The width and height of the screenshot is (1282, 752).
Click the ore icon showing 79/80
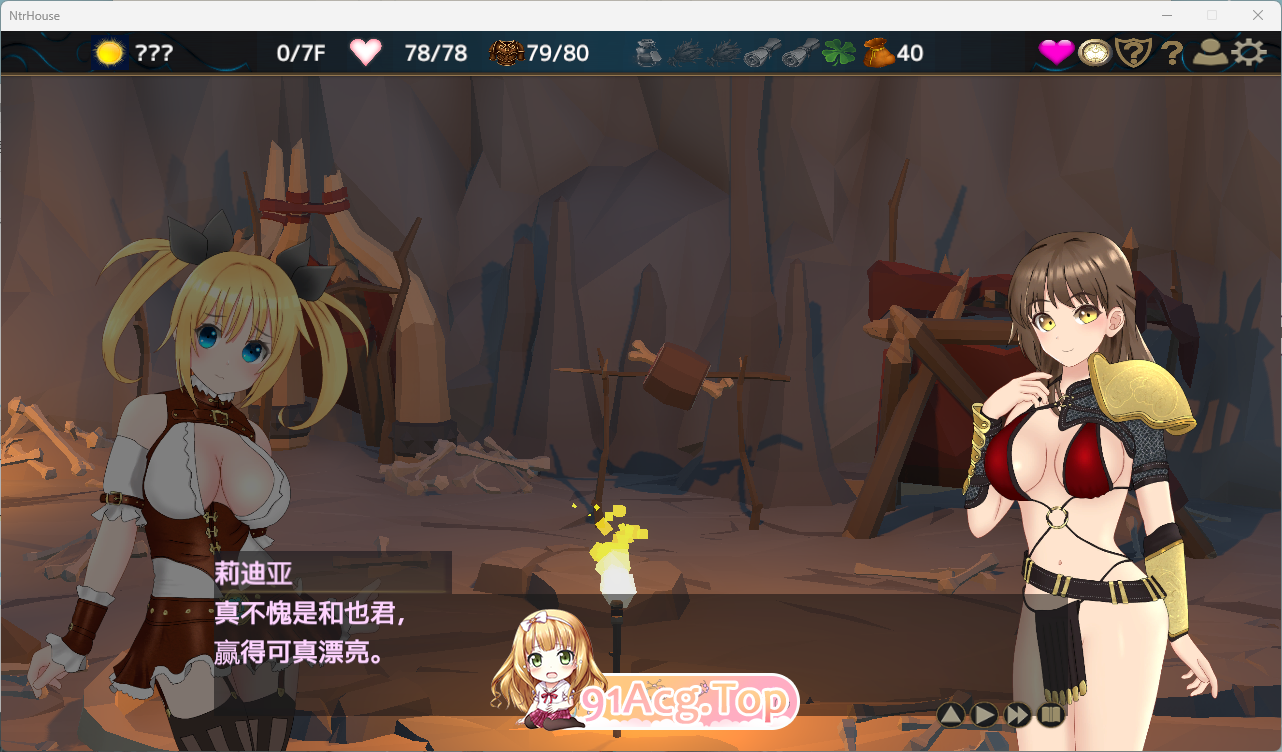point(505,52)
